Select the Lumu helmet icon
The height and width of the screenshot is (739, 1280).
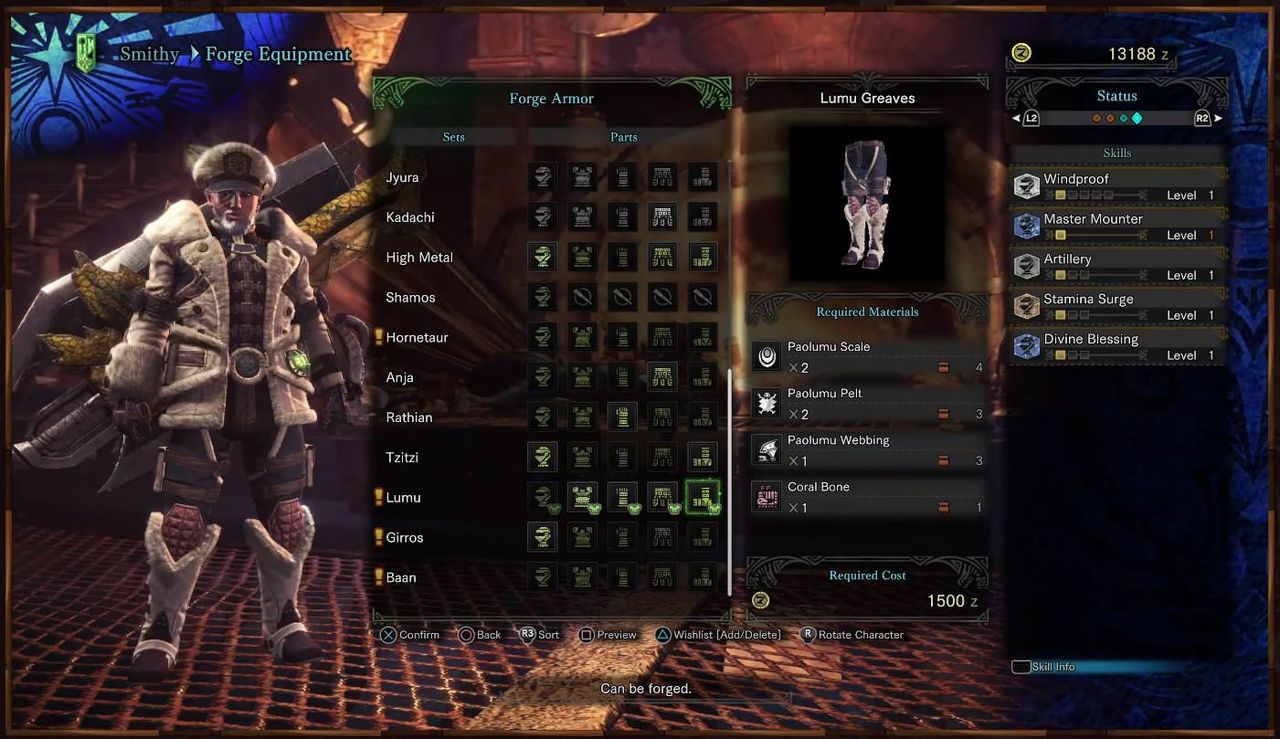542,497
